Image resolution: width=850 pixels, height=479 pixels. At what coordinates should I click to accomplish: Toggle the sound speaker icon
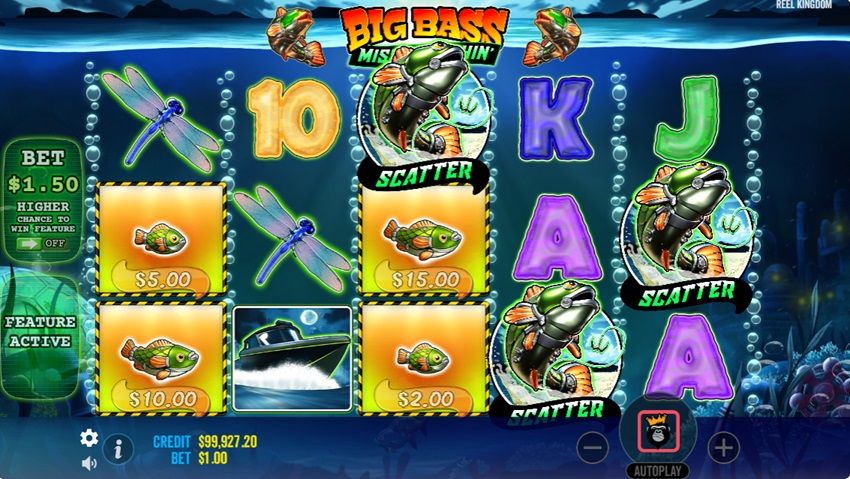(x=89, y=462)
